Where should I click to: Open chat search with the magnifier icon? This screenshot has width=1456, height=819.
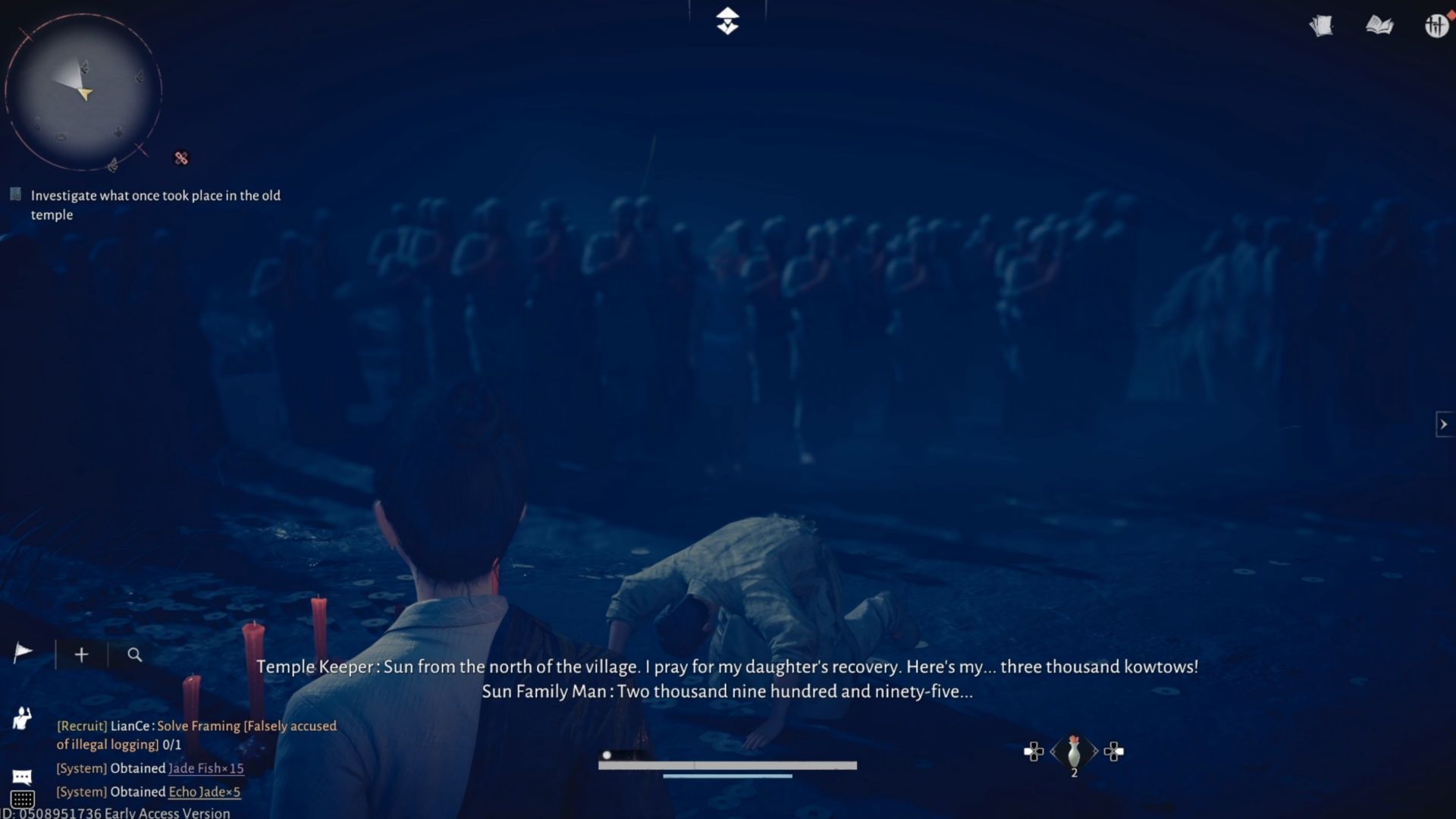click(135, 654)
